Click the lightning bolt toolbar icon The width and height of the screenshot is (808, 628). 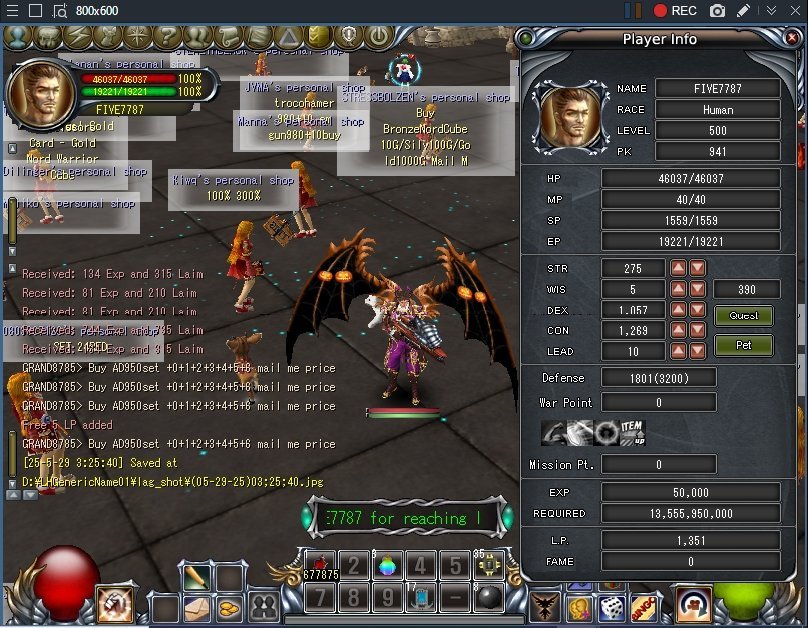[76, 38]
